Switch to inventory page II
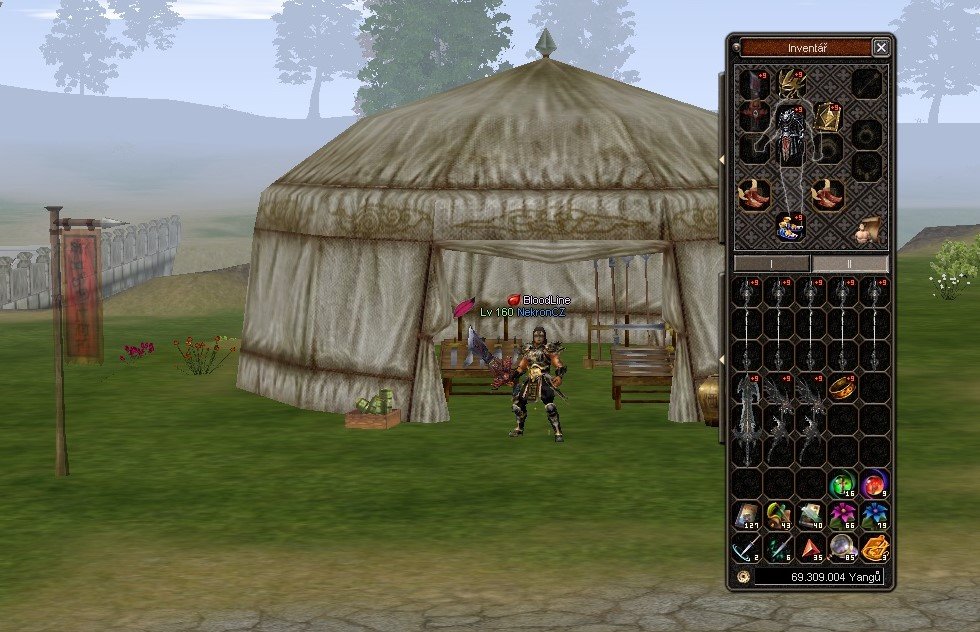The image size is (980, 632). pos(849,264)
